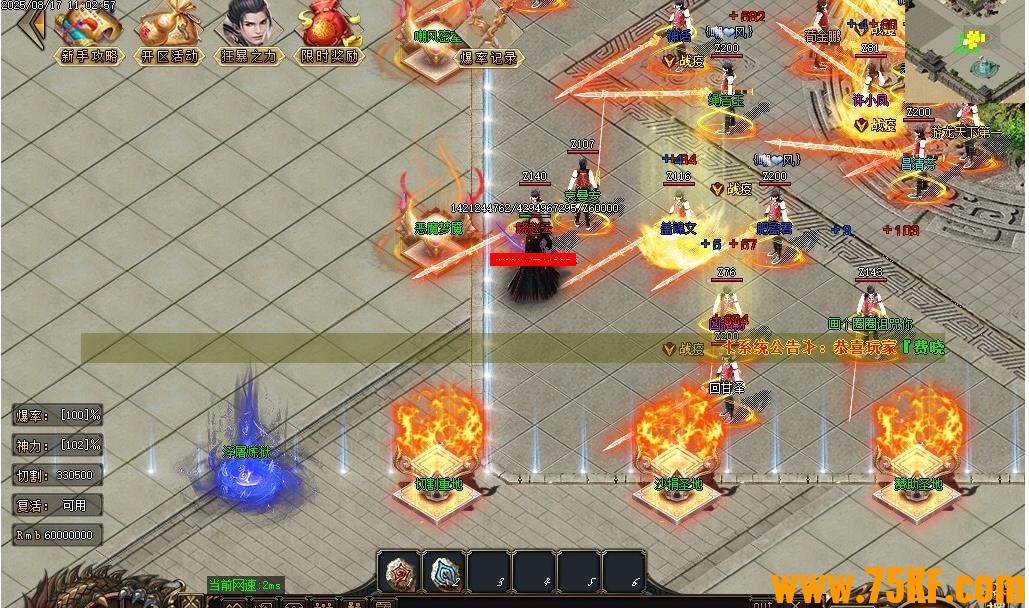Viewport: 1029px width, 608px height.
Task: Show the 爆率记录 drop rate records
Action: [489, 58]
